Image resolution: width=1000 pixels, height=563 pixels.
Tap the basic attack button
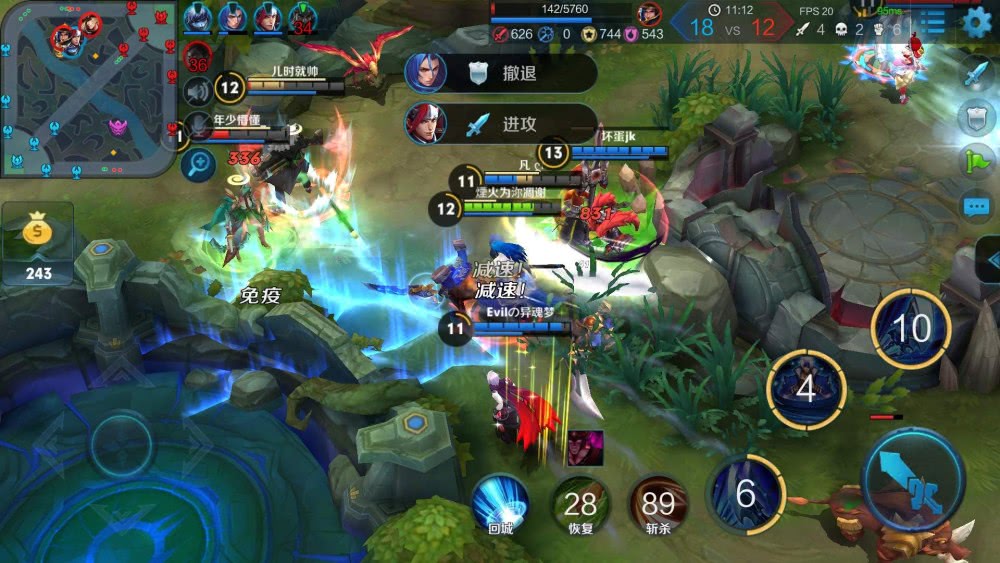[912, 480]
